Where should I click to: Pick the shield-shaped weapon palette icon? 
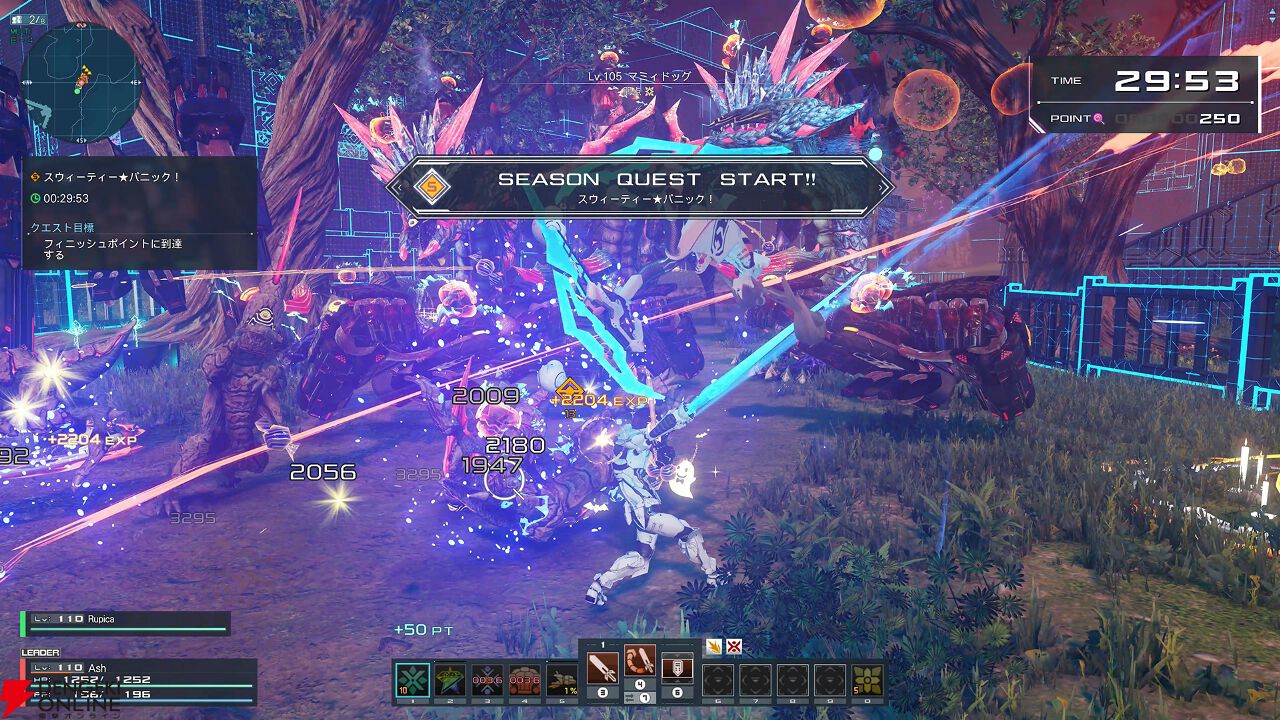[x=677, y=666]
